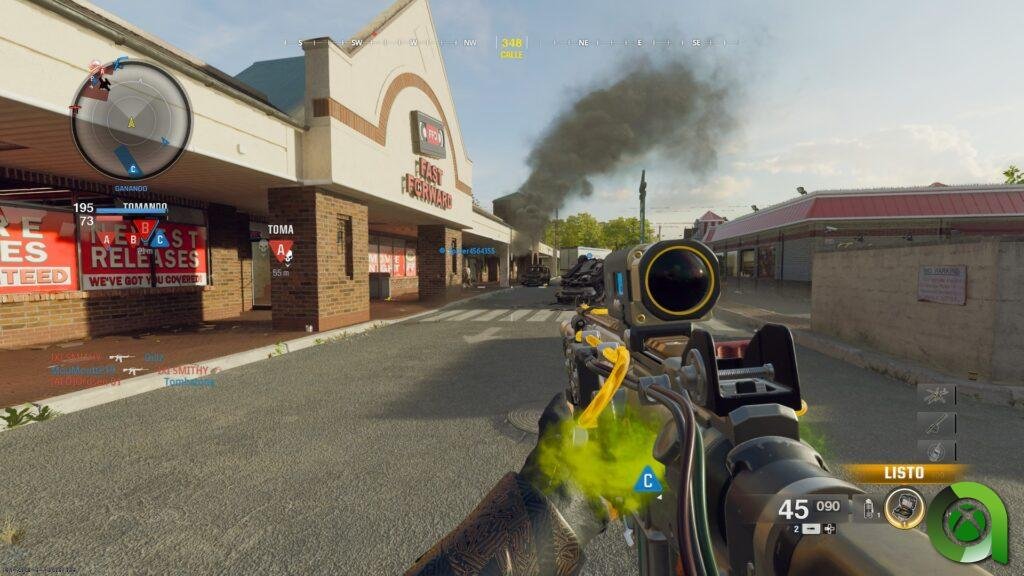Choose the middle scorestreak slot
Image resolution: width=1024 pixels, height=576 pixels.
pos(936,423)
